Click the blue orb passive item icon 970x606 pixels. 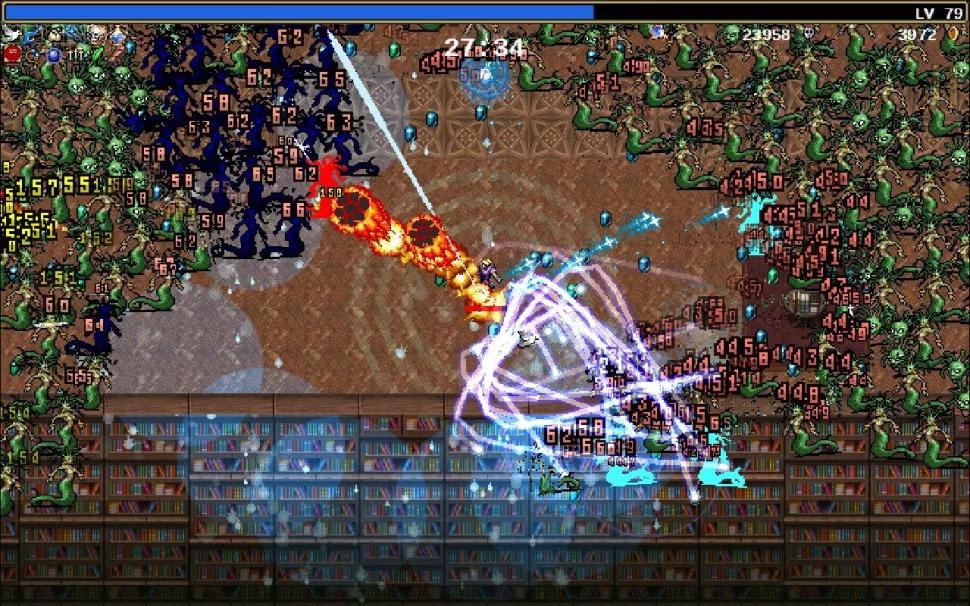54,55
